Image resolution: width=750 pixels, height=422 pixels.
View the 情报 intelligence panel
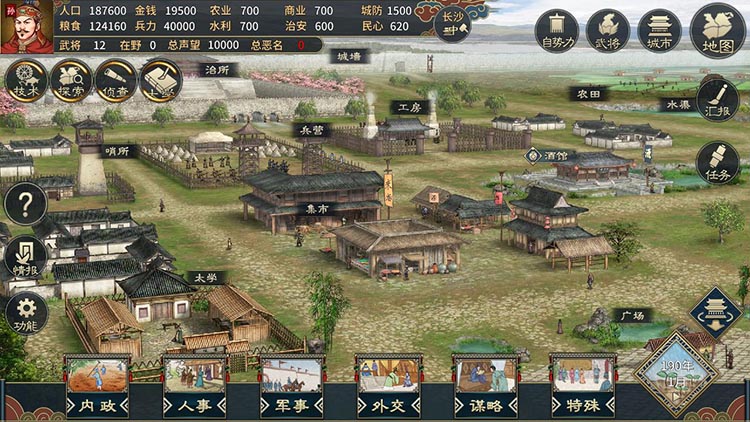tap(25, 257)
